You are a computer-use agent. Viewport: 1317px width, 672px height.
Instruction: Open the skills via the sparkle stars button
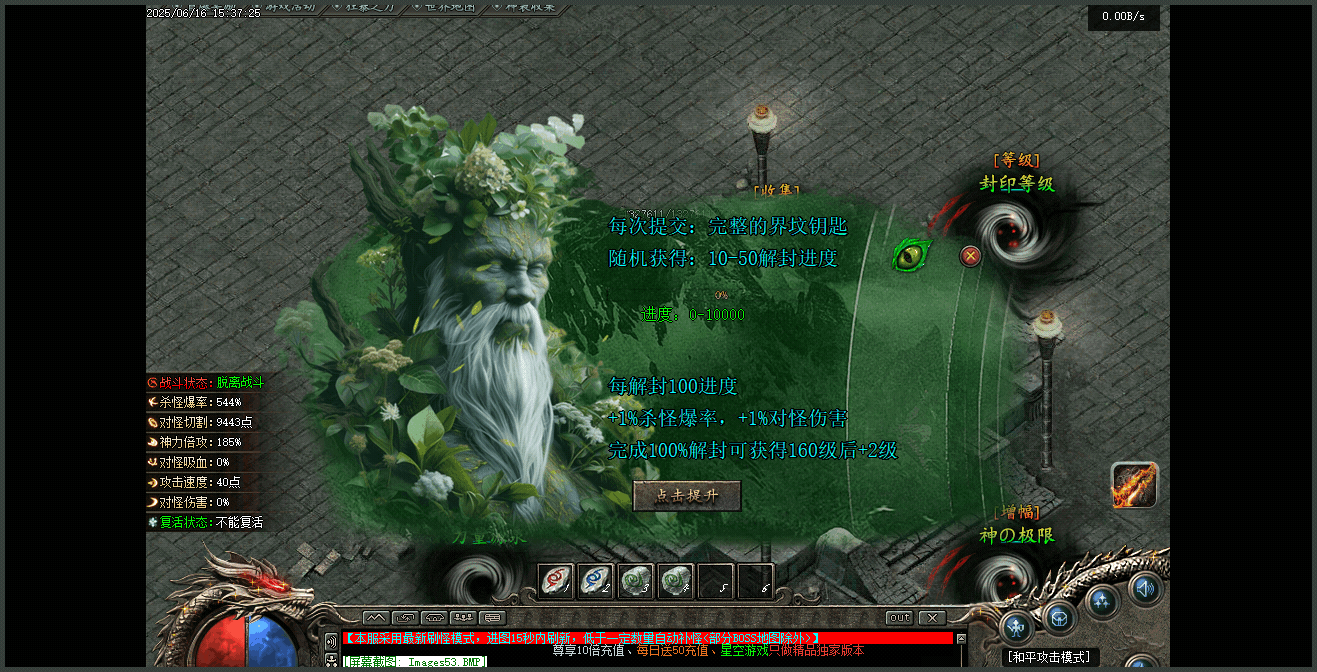(x=1103, y=601)
